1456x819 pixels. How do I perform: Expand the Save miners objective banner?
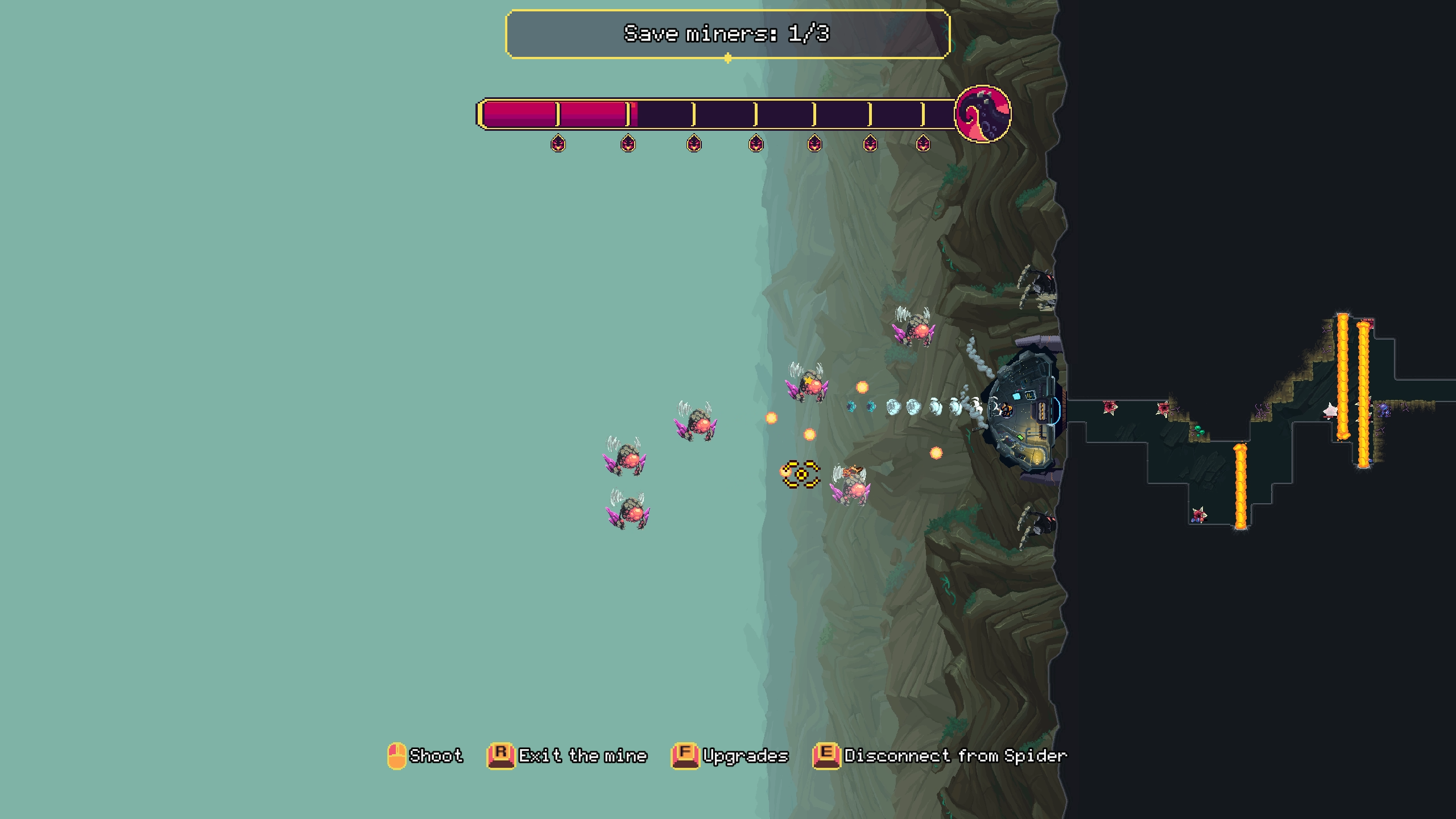727,34
